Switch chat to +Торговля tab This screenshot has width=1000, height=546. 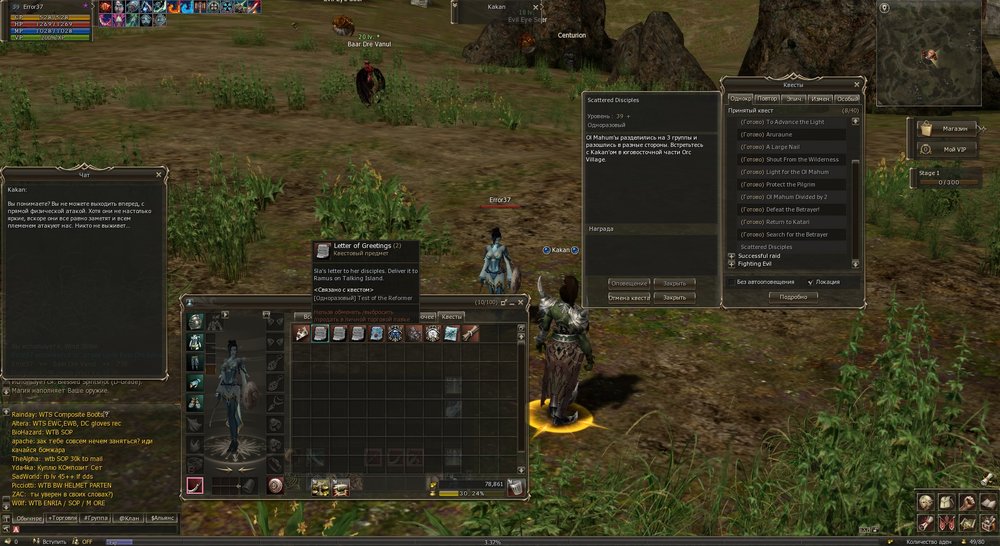click(x=64, y=518)
